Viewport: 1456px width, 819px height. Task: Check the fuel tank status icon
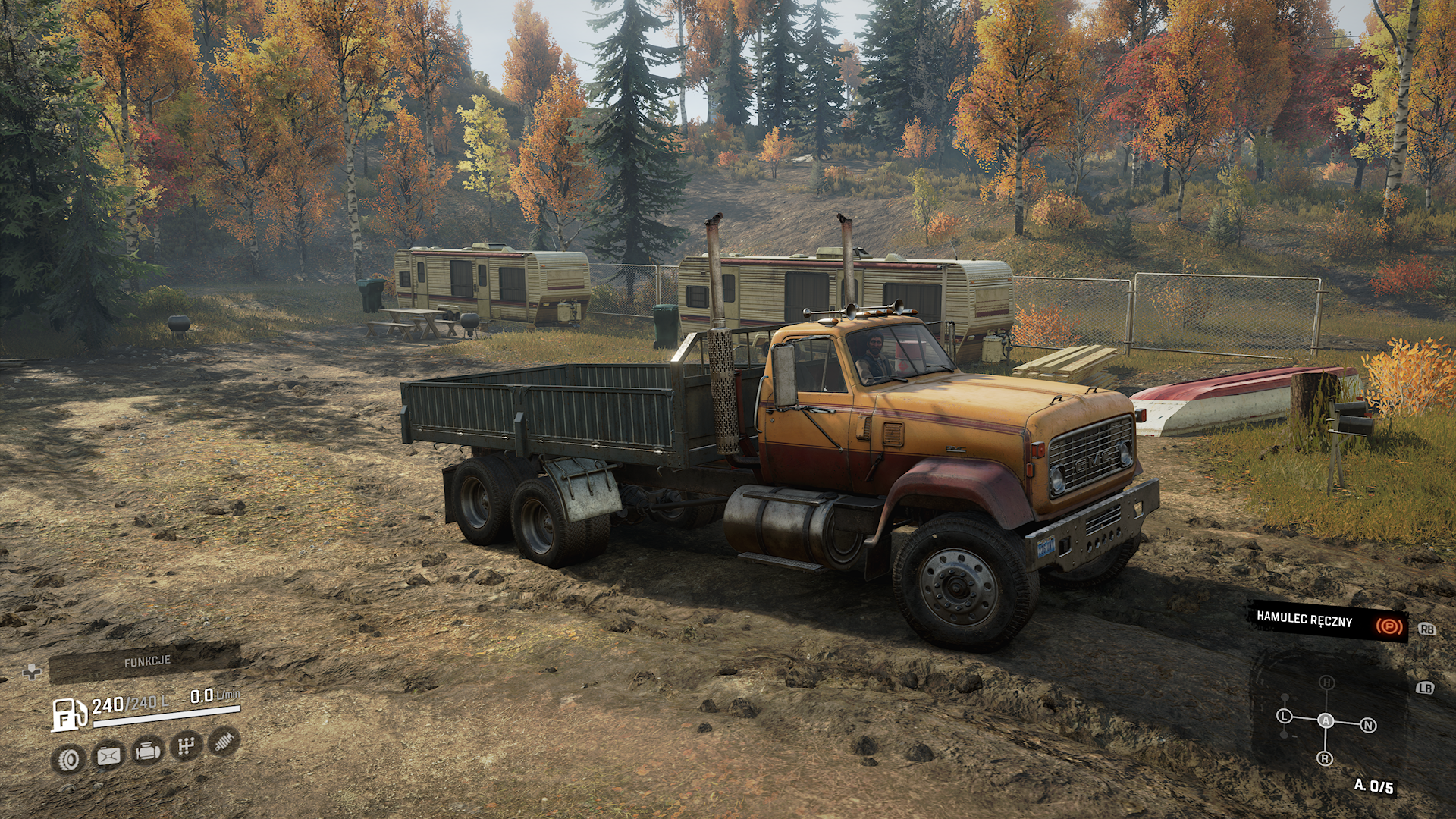point(108,755)
